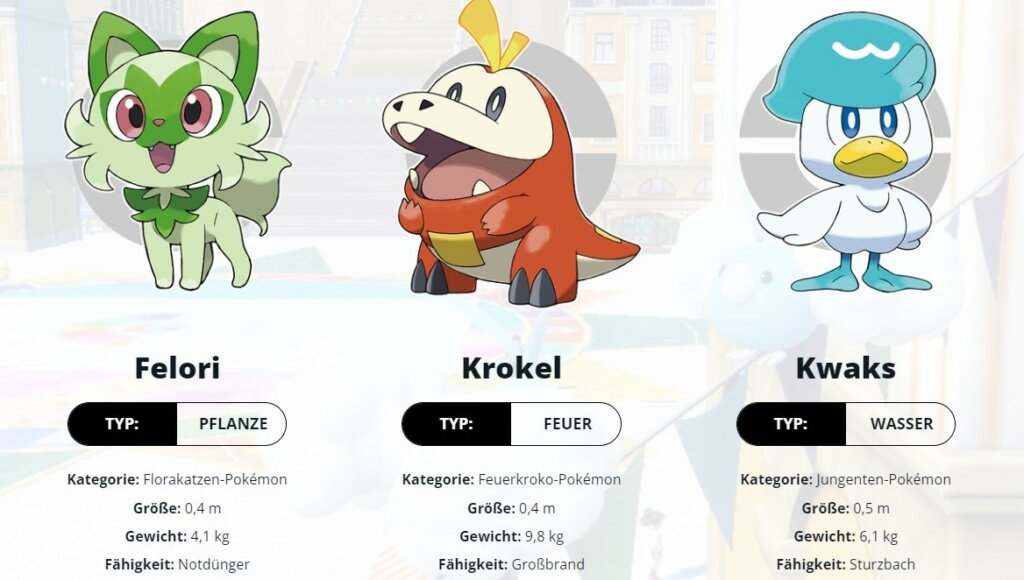Open the Krokel name heading
This screenshot has height=580, width=1024.
511,368
